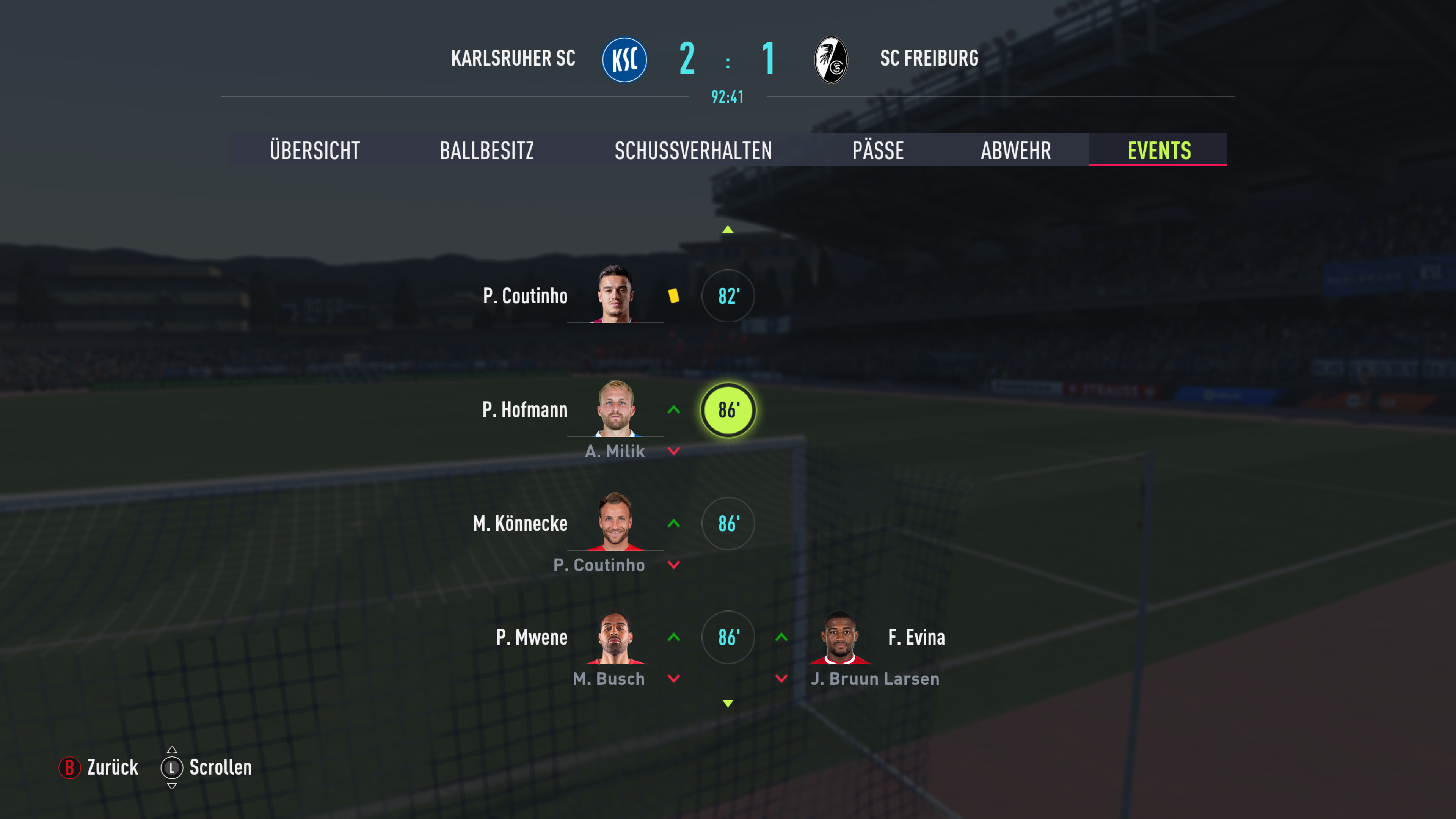1456x819 pixels.
Task: Click P. Hofmann's player portrait
Action: click(615, 408)
